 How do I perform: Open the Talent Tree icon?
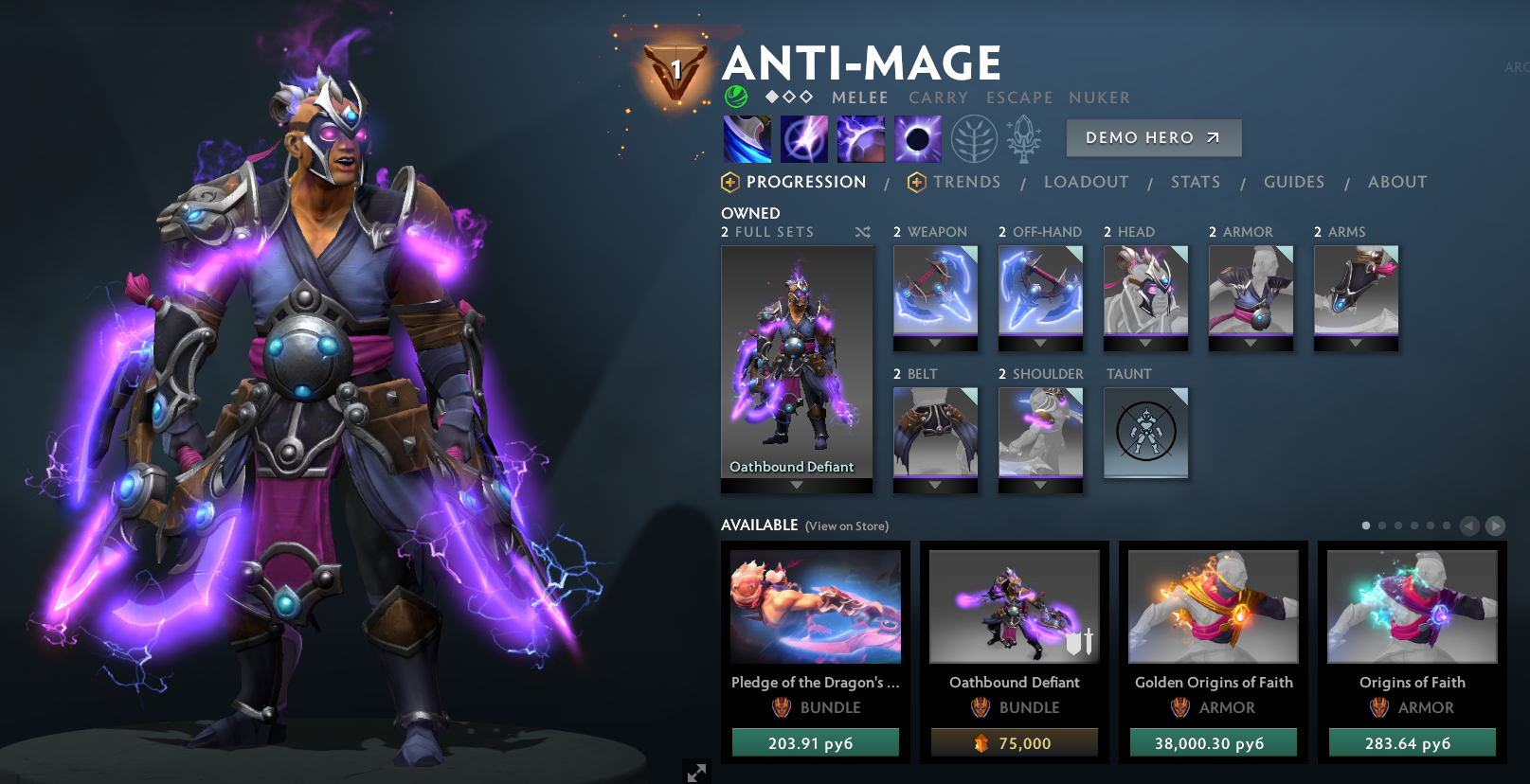[x=973, y=138]
